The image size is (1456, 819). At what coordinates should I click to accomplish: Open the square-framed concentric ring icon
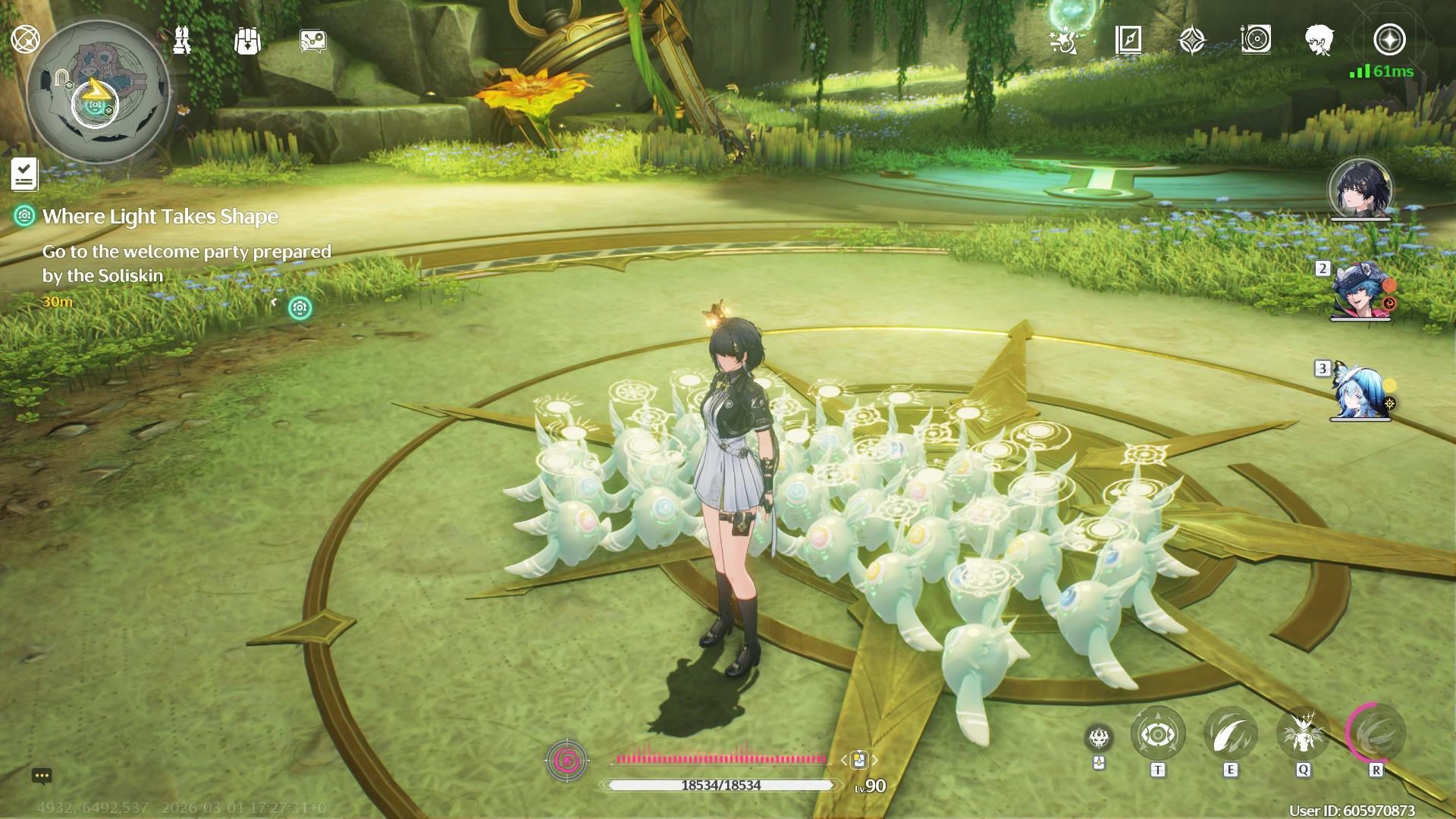tap(1256, 39)
